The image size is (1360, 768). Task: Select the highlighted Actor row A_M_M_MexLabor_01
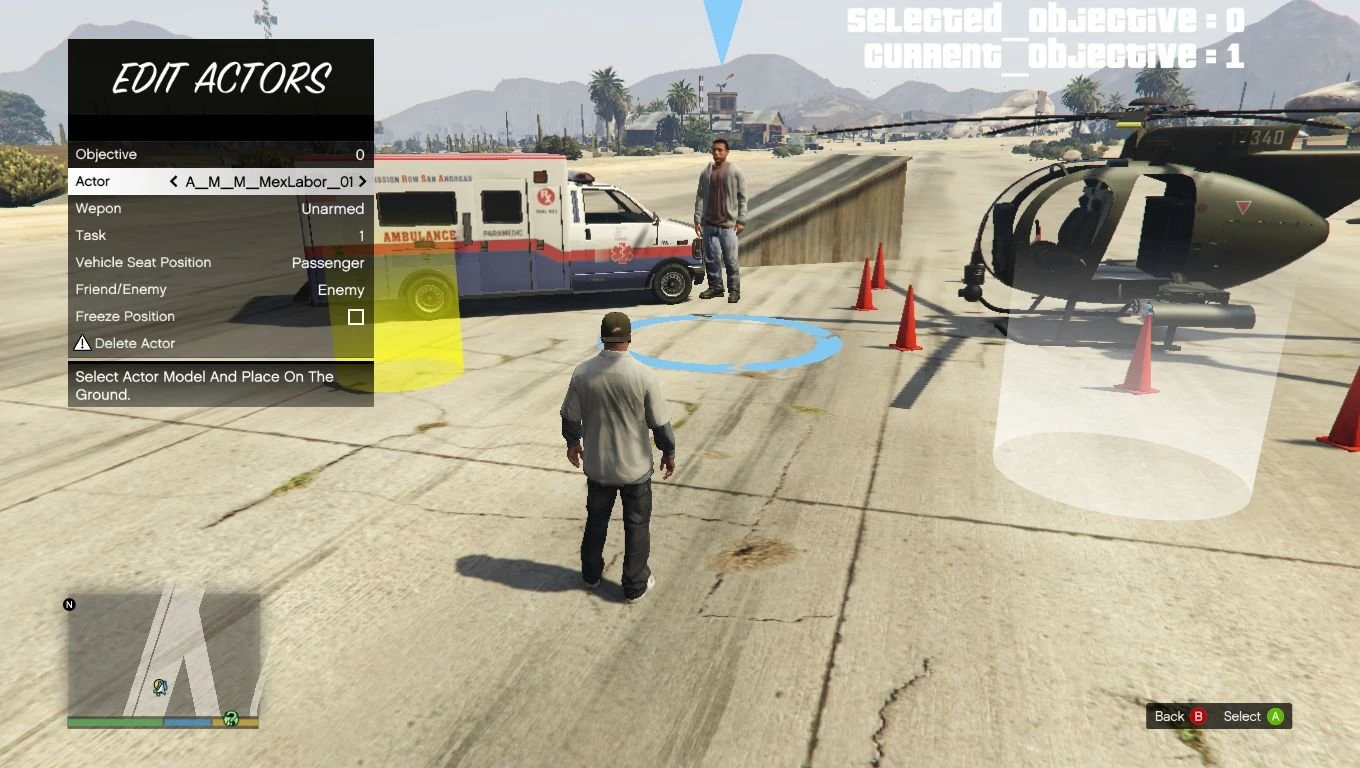coord(220,181)
